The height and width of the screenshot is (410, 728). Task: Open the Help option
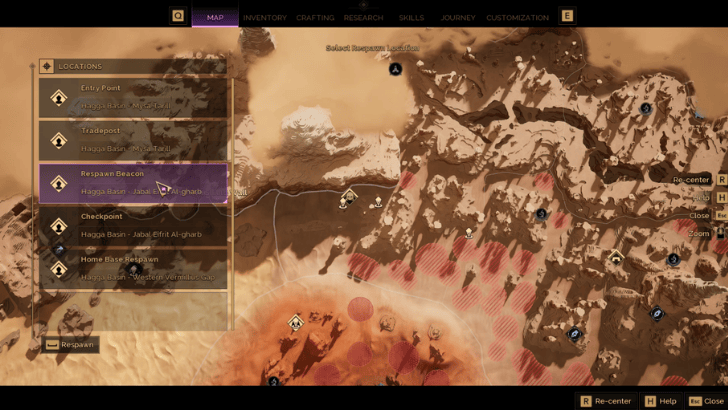tap(661, 401)
